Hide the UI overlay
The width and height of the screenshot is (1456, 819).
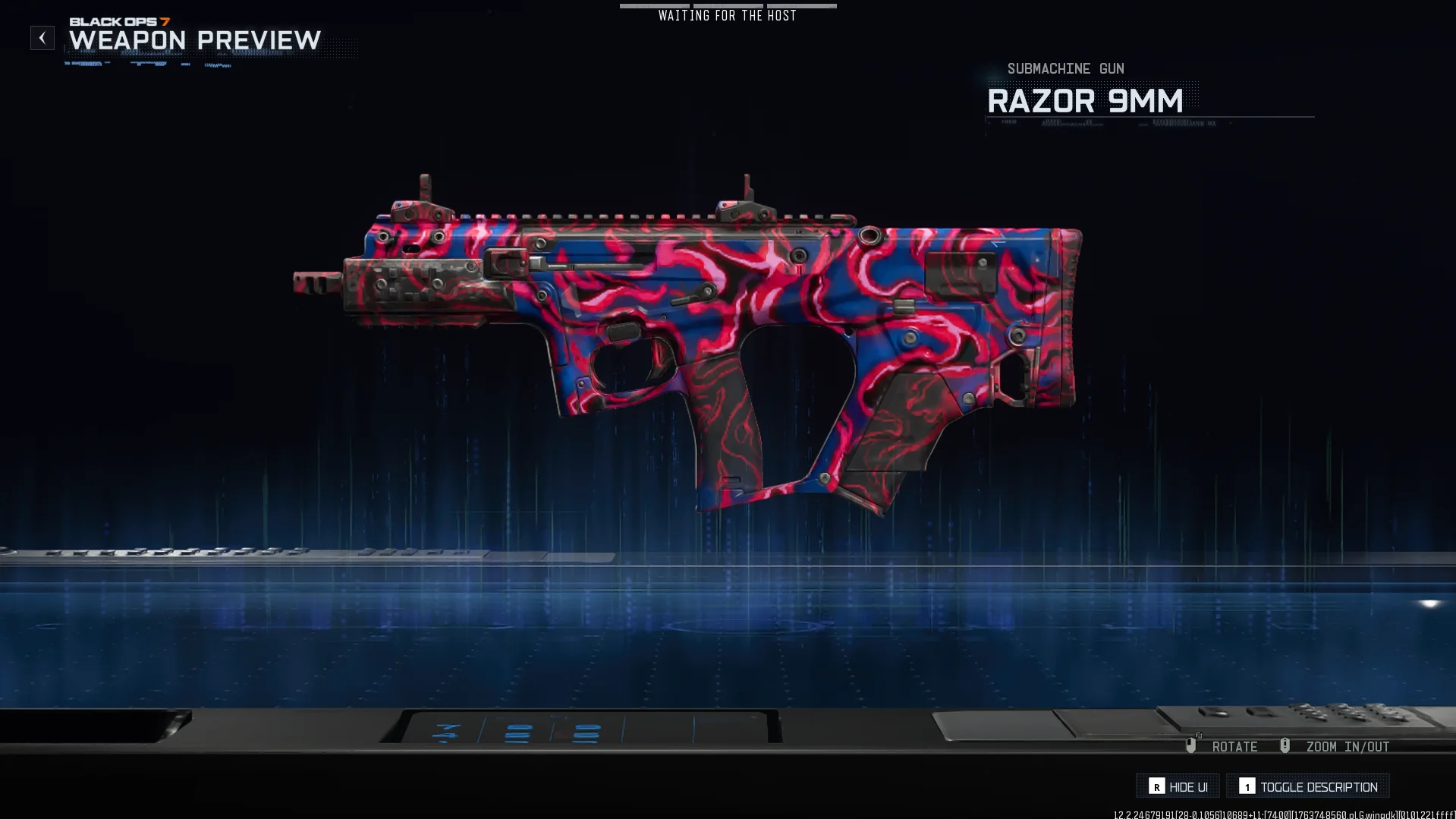(1178, 786)
